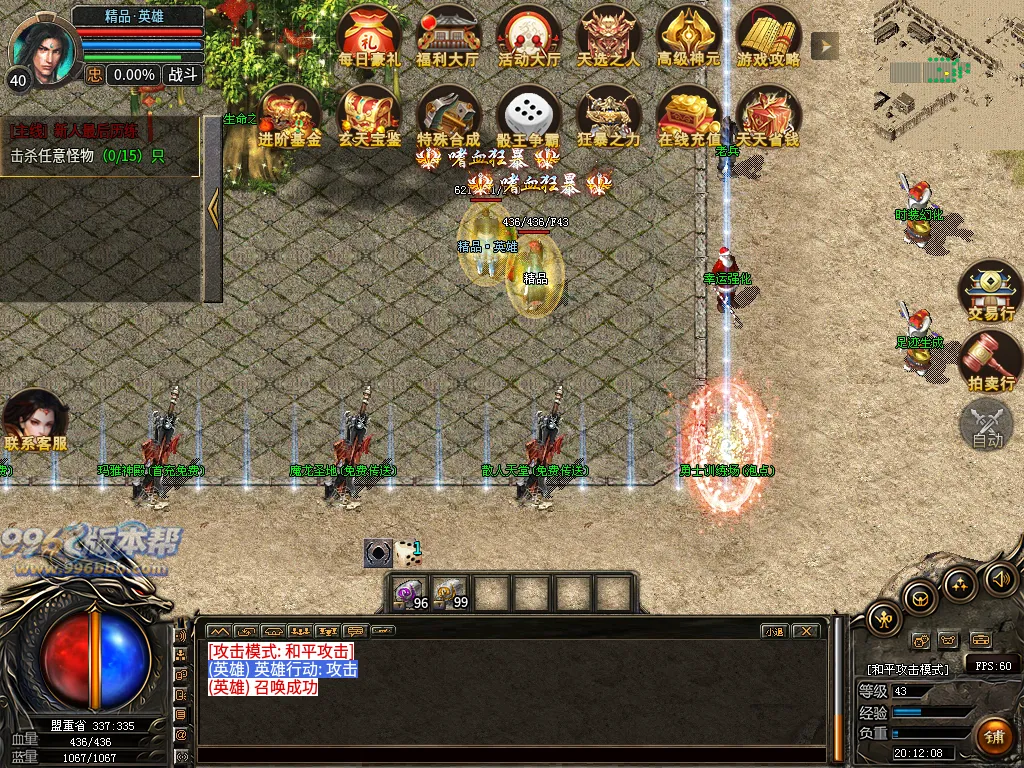The width and height of the screenshot is (1024, 768).
Task: Open the 游戏攻略 game guide scroll
Action: click(768, 35)
